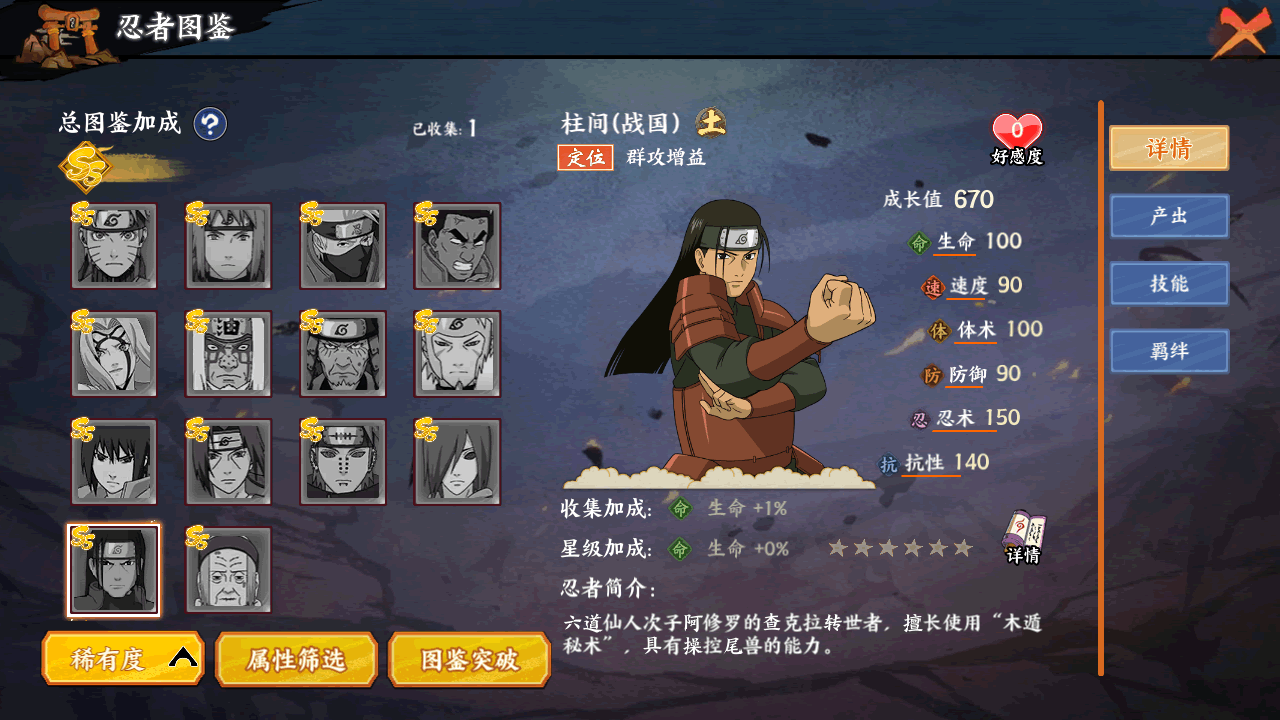Open the 稀有度 rarity sort dropdown

123,658
